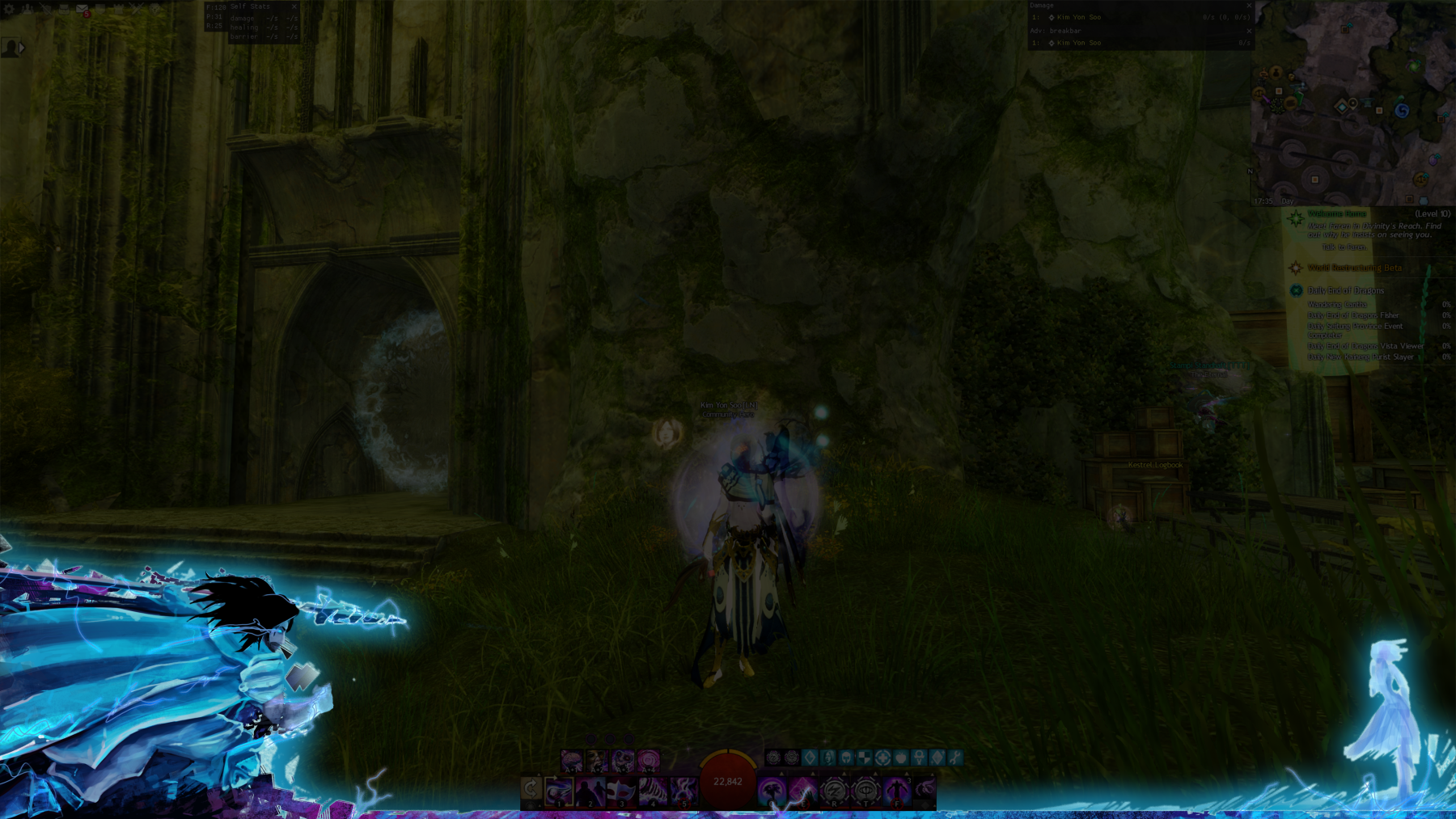Open the crossed swords PvP icon

tap(136, 9)
